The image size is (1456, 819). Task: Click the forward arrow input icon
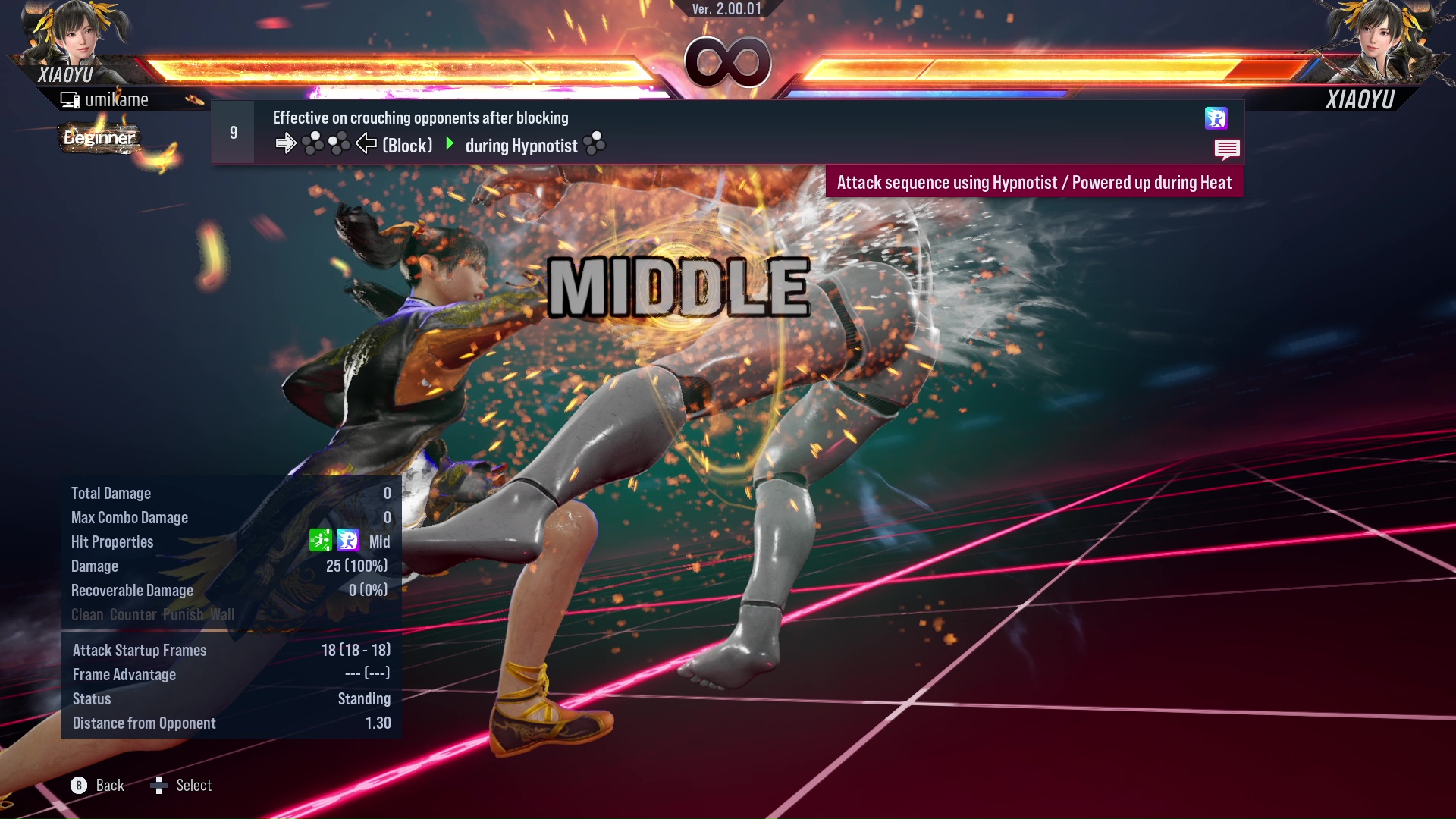[x=287, y=142]
